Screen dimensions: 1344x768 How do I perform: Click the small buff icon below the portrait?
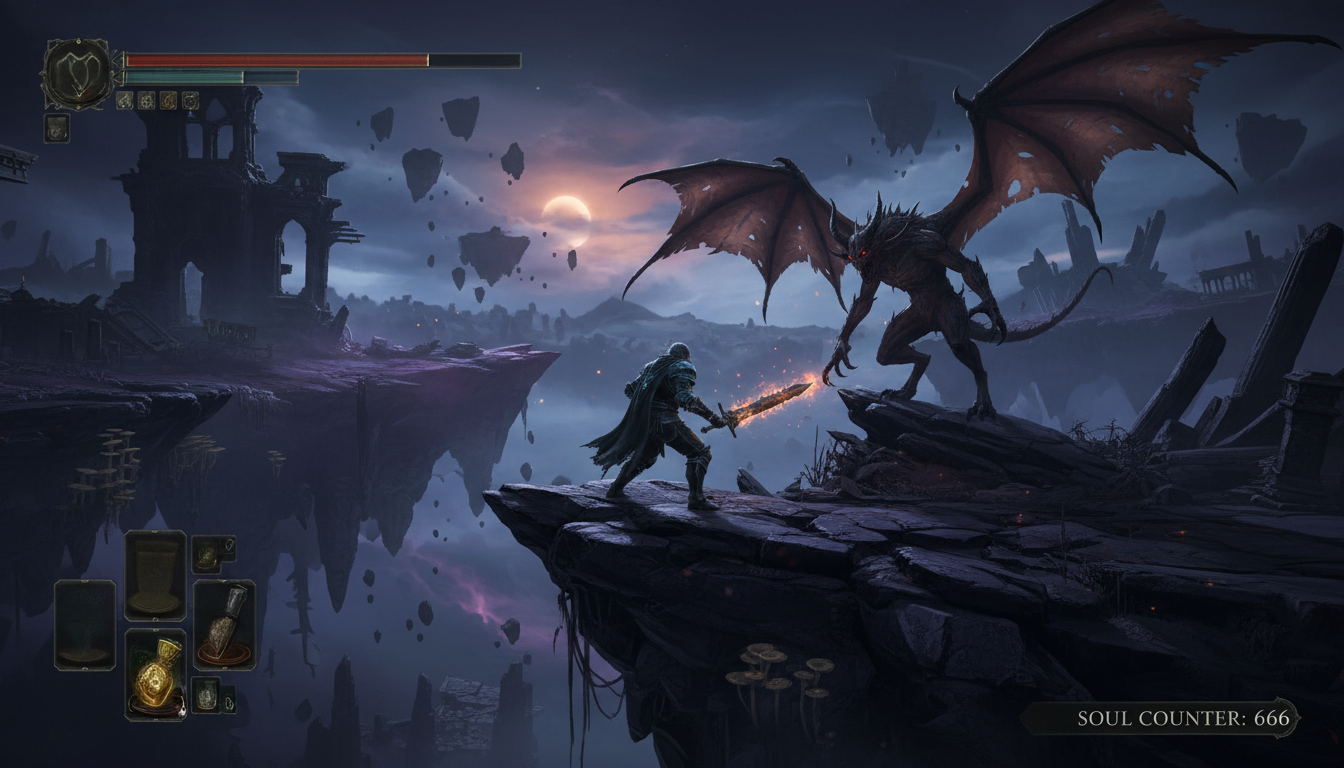56,128
